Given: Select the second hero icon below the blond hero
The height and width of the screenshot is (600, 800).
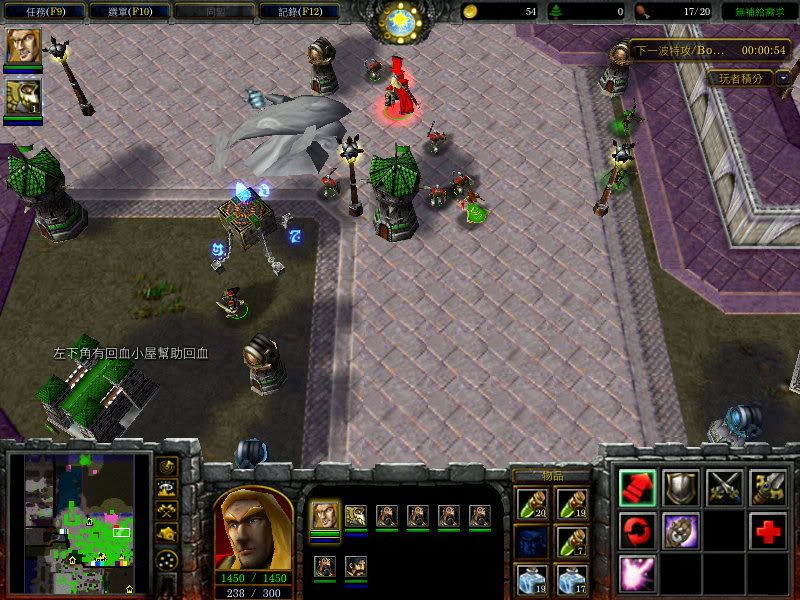Looking at the screenshot, I should pos(21,97).
